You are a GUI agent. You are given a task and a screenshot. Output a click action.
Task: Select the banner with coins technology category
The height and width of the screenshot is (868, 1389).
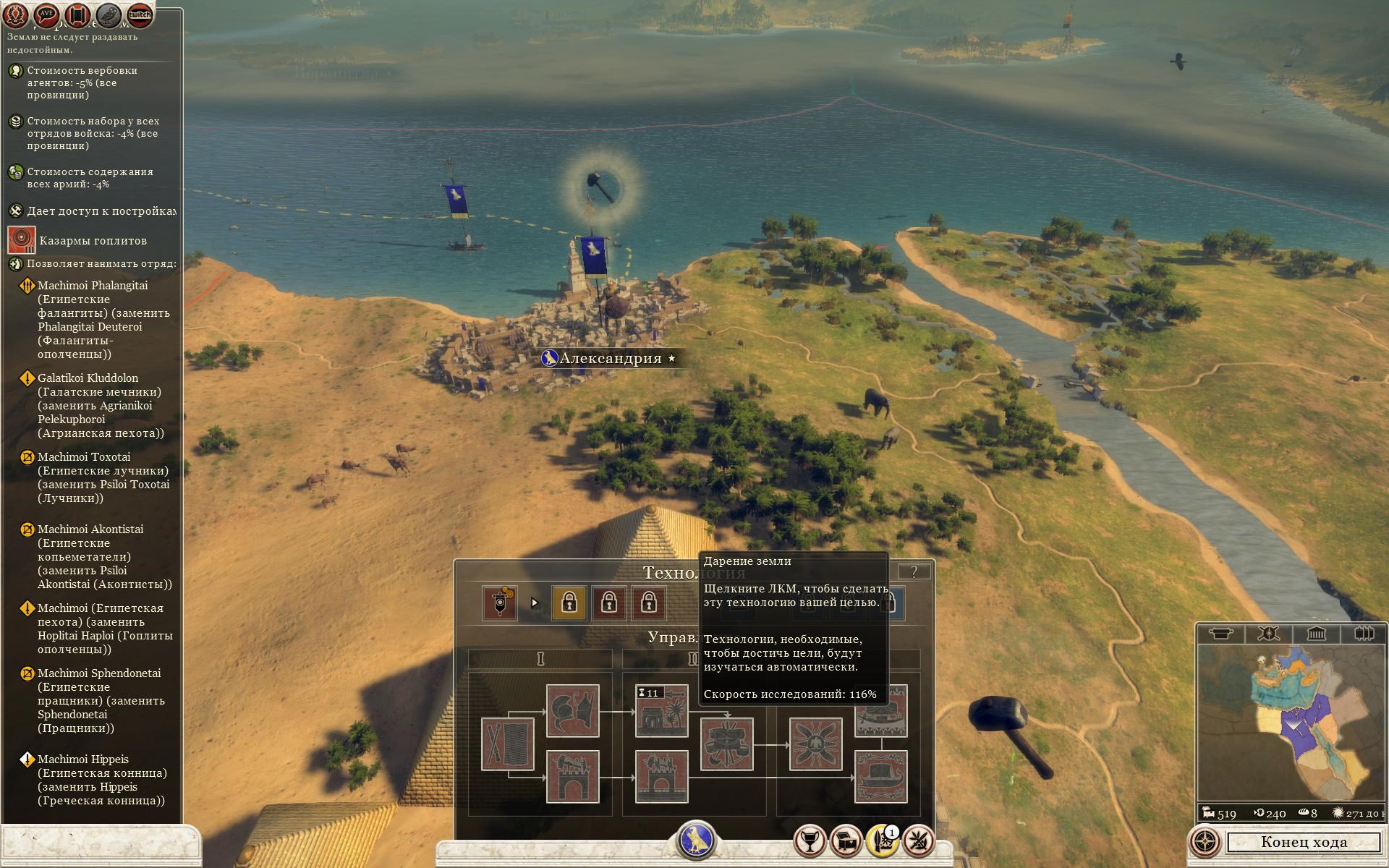pyautogui.click(x=500, y=603)
